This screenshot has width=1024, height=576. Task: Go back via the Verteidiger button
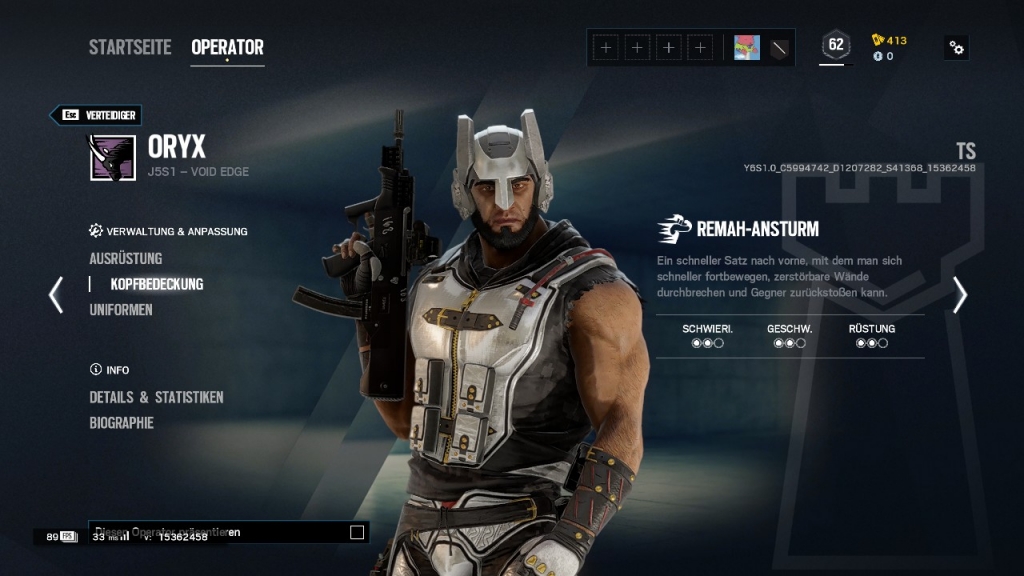pyautogui.click(x=97, y=115)
